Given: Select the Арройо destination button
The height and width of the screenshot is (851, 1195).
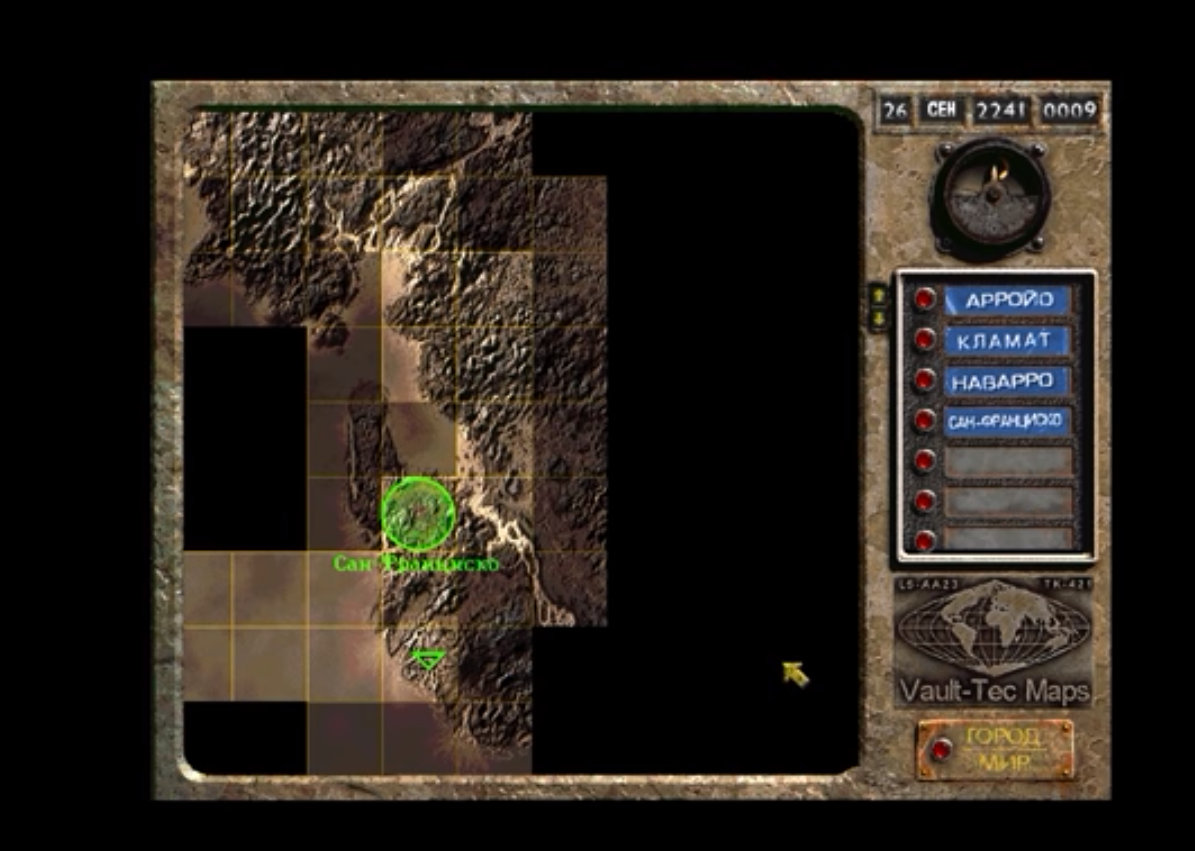Looking at the screenshot, I should [x=926, y=299].
